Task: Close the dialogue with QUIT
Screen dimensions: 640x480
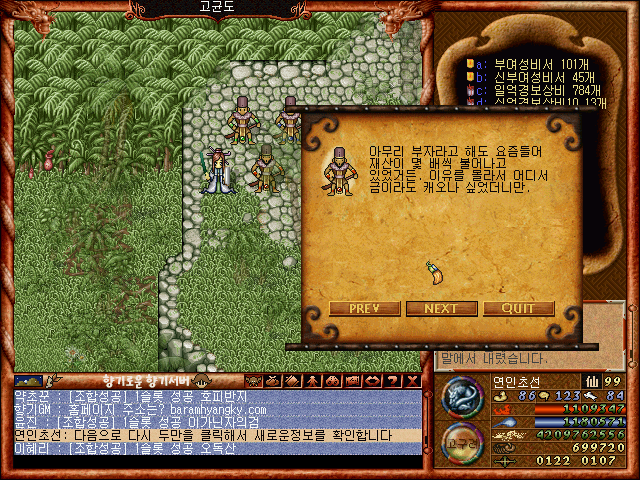Action: pyautogui.click(x=518, y=308)
